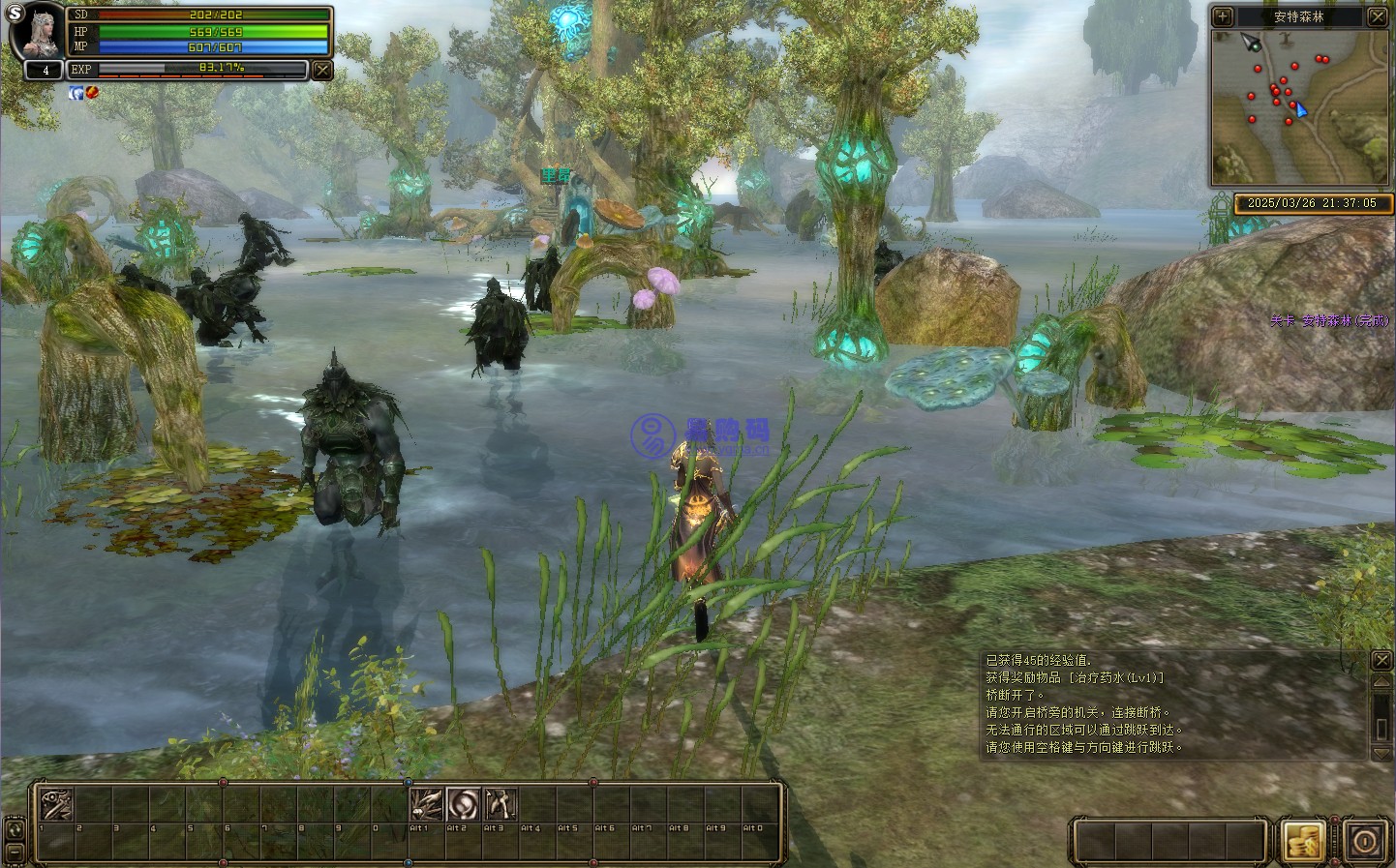Close the chat log window
The image size is (1396, 868).
[1381, 660]
